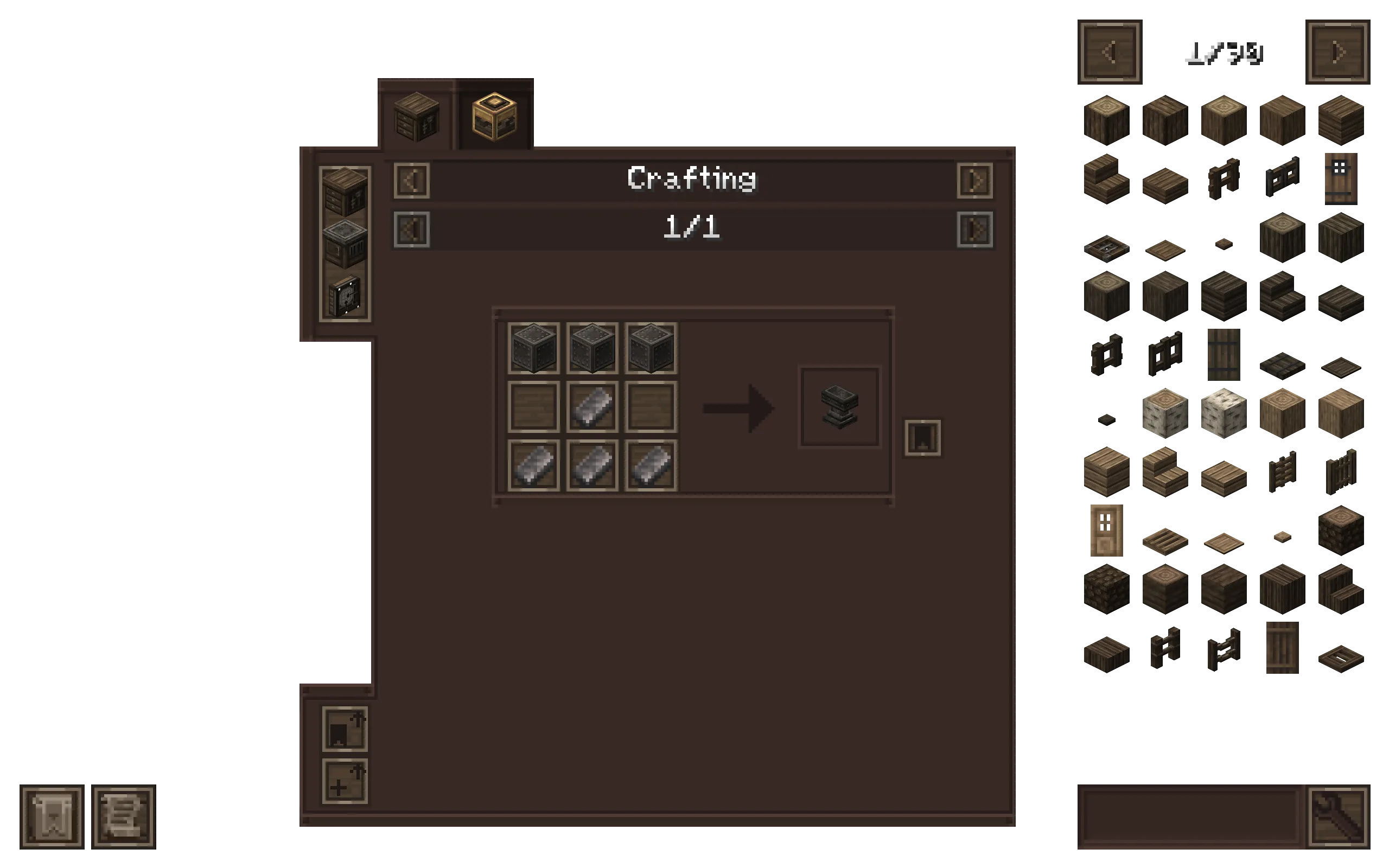Screen dimensions: 1389x868
Task: Click an iron ingot in the crafting grid
Action: click(x=592, y=407)
